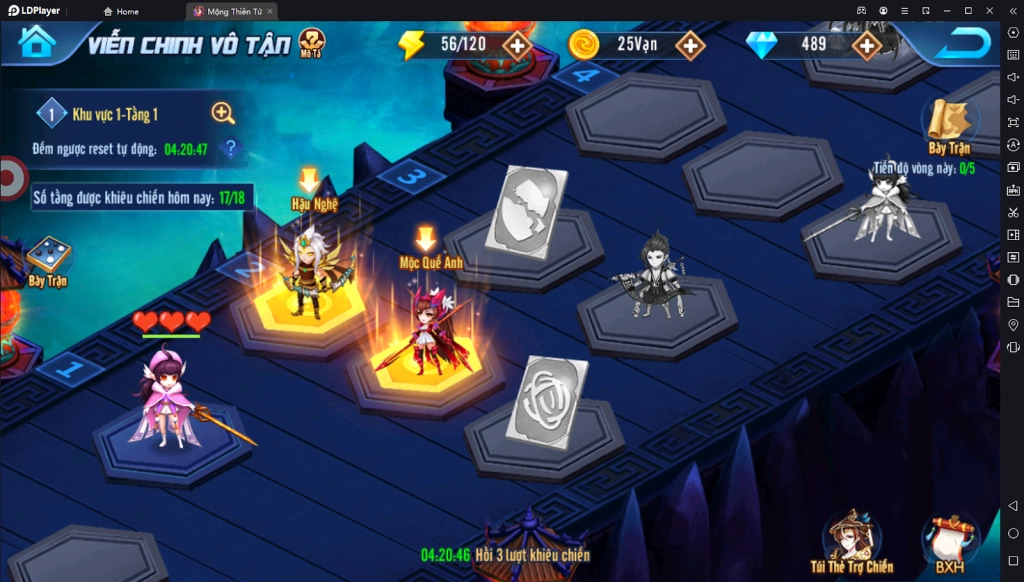
Task: Open the Bày Trận scroll icon
Action: [x=947, y=125]
